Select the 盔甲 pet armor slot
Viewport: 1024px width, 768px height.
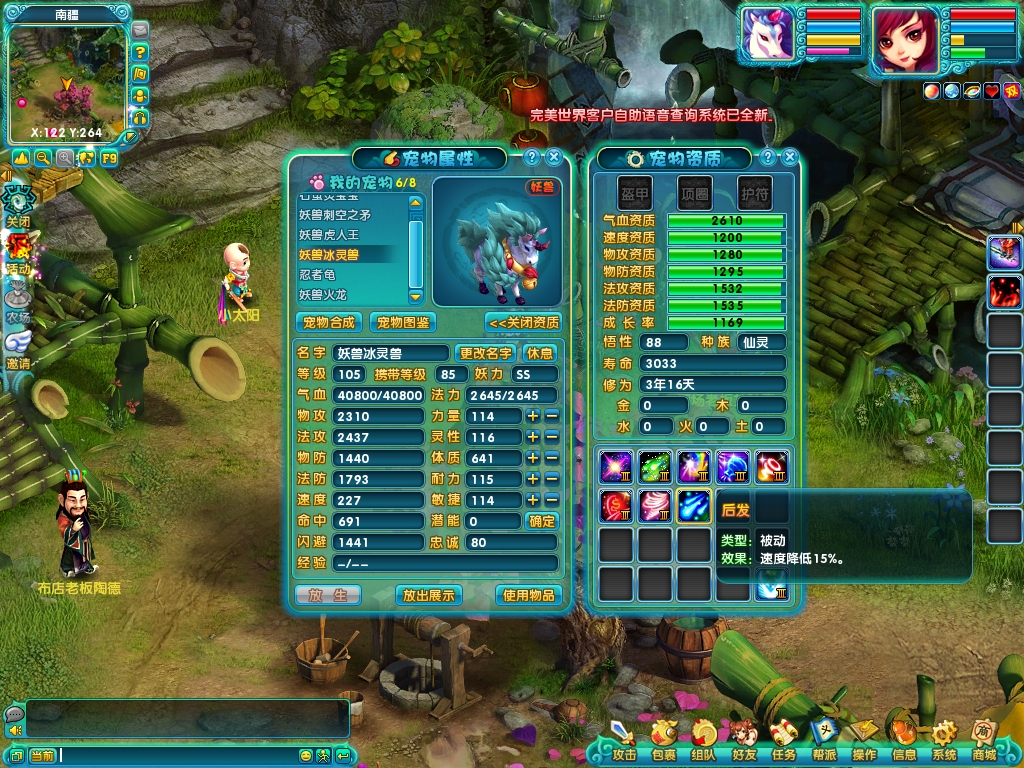coord(634,193)
